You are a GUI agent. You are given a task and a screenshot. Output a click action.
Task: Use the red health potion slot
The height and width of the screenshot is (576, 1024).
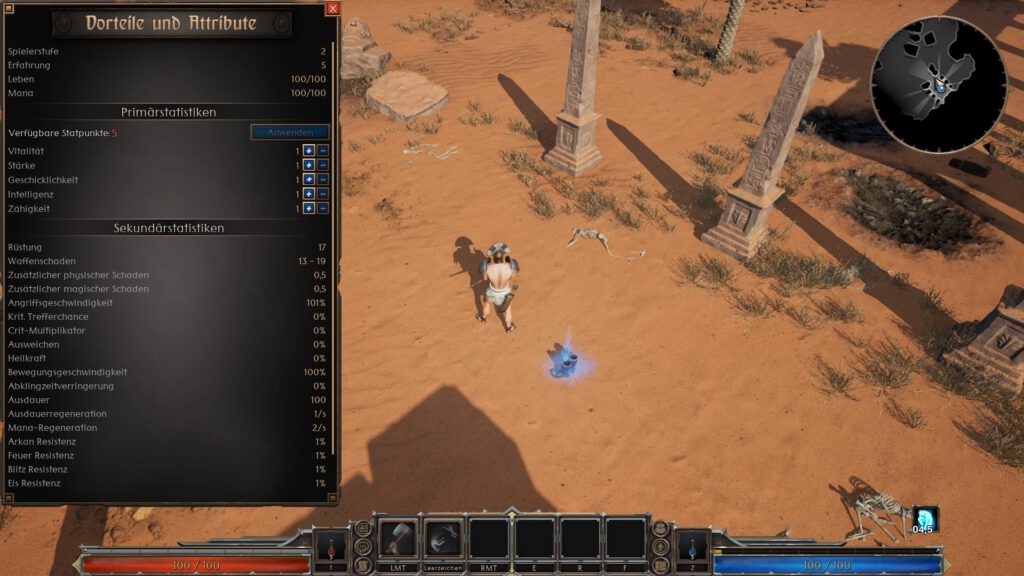point(331,547)
